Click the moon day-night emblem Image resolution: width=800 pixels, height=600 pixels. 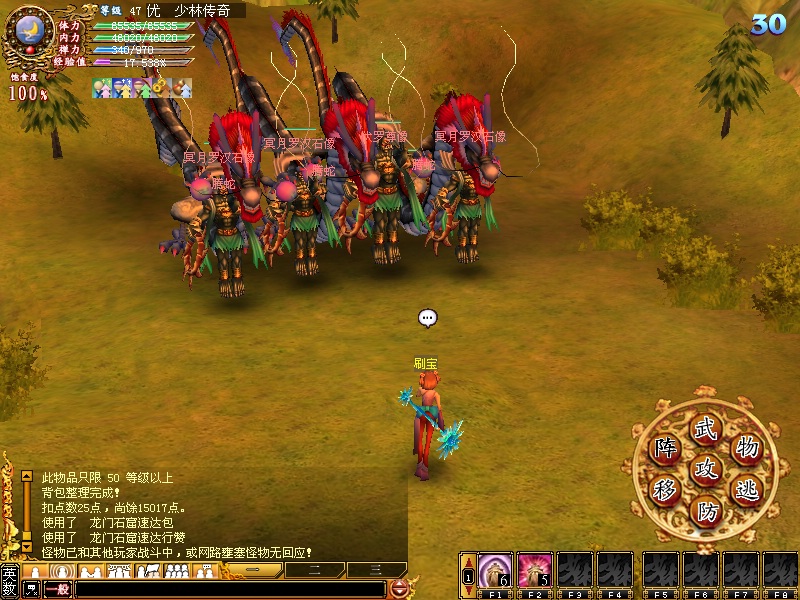point(28,30)
